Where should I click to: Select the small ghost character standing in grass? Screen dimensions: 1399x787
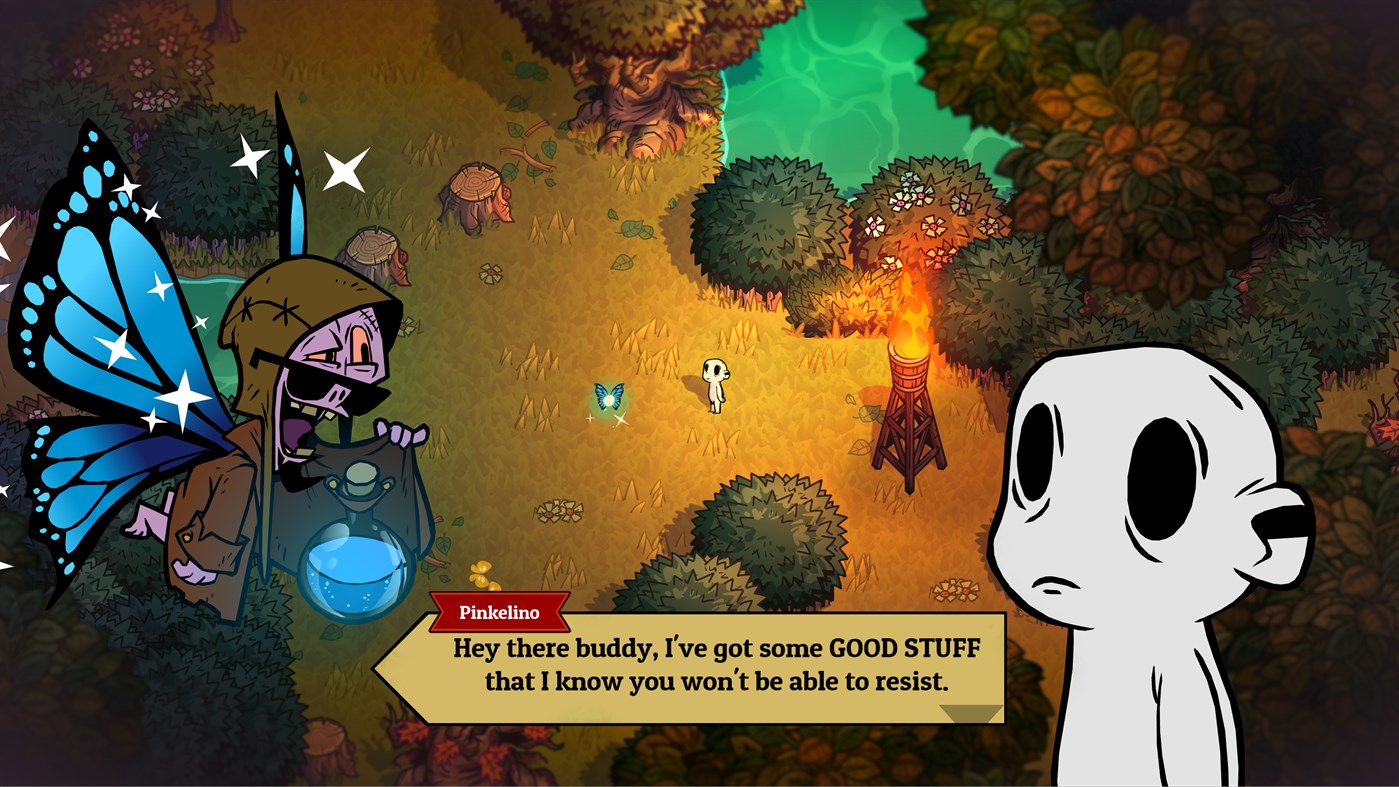pyautogui.click(x=714, y=385)
